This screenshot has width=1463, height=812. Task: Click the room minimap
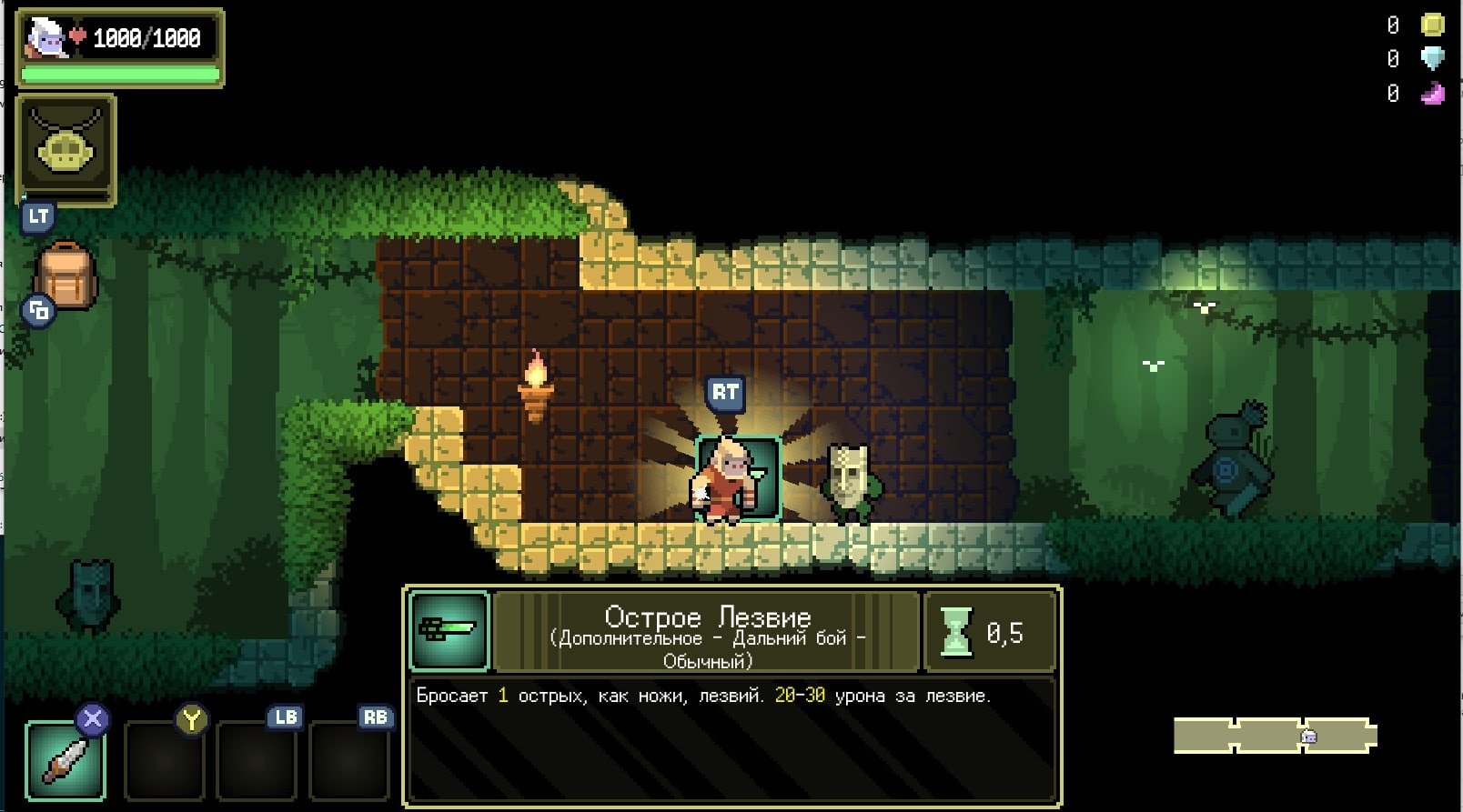(x=1275, y=736)
